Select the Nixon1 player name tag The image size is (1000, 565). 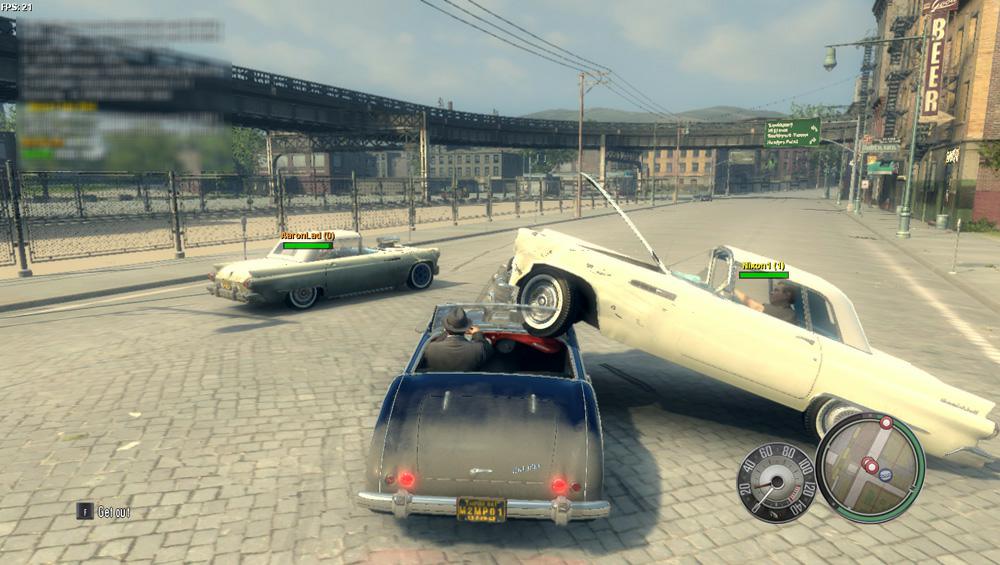[763, 266]
